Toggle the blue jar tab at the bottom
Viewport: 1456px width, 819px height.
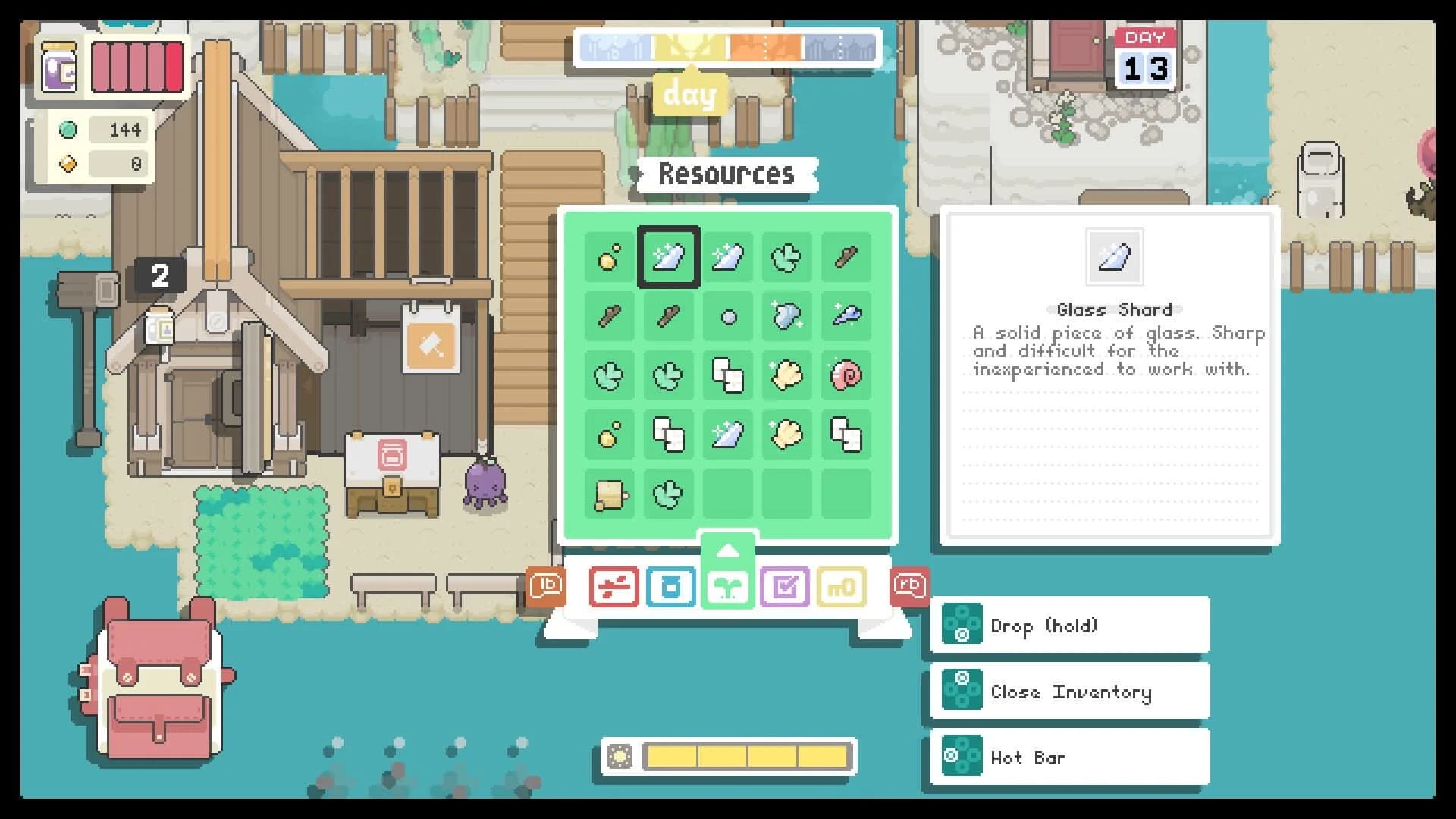[671, 585]
